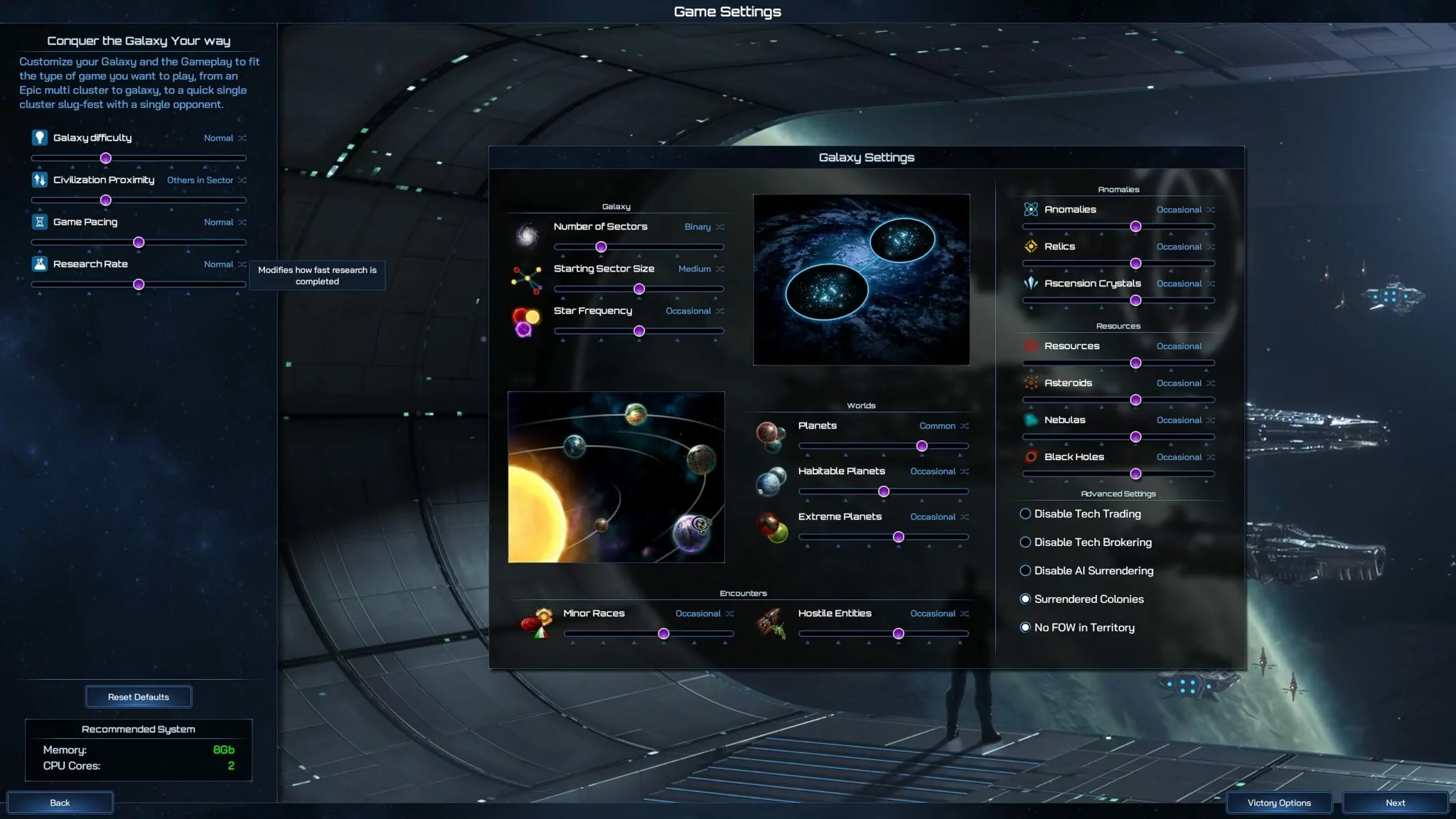Toggle No FOW in Territory

pos(1025,628)
